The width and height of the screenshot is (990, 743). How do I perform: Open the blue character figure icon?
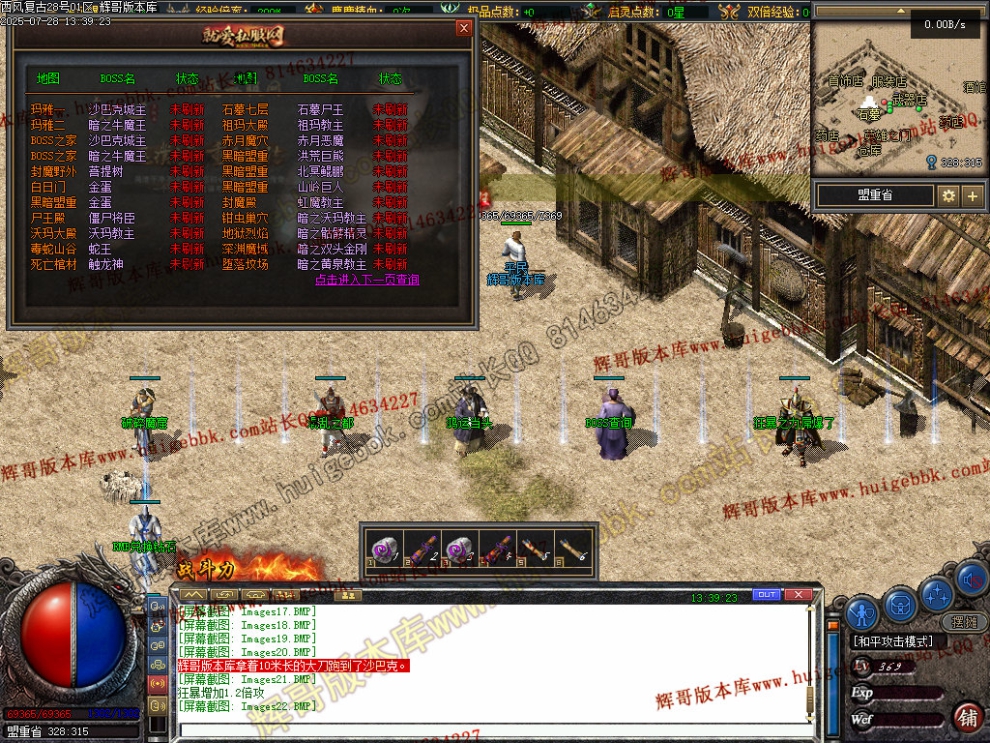861,612
